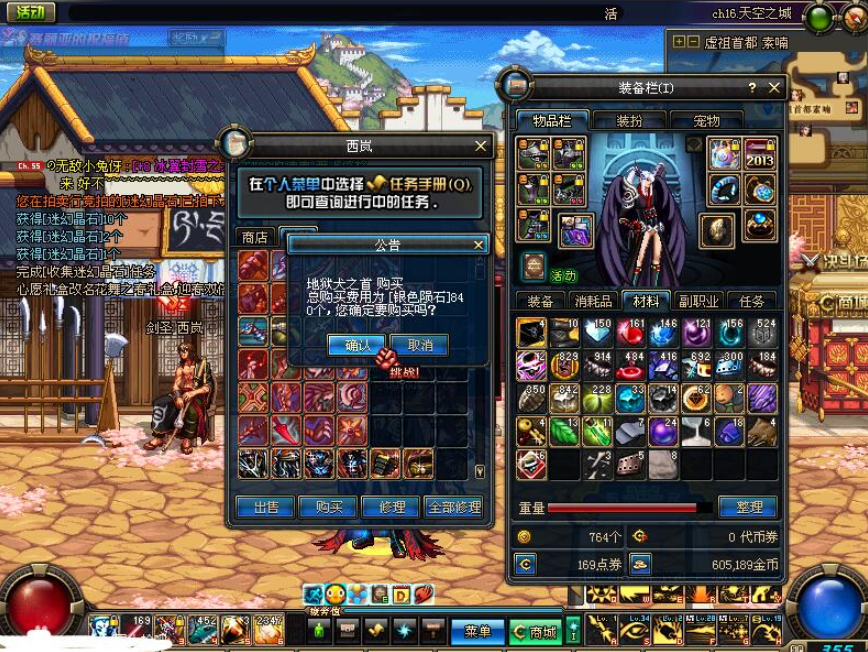Show the 装备 equipment item tab
Screen dimensions: 868x652
coord(541,301)
